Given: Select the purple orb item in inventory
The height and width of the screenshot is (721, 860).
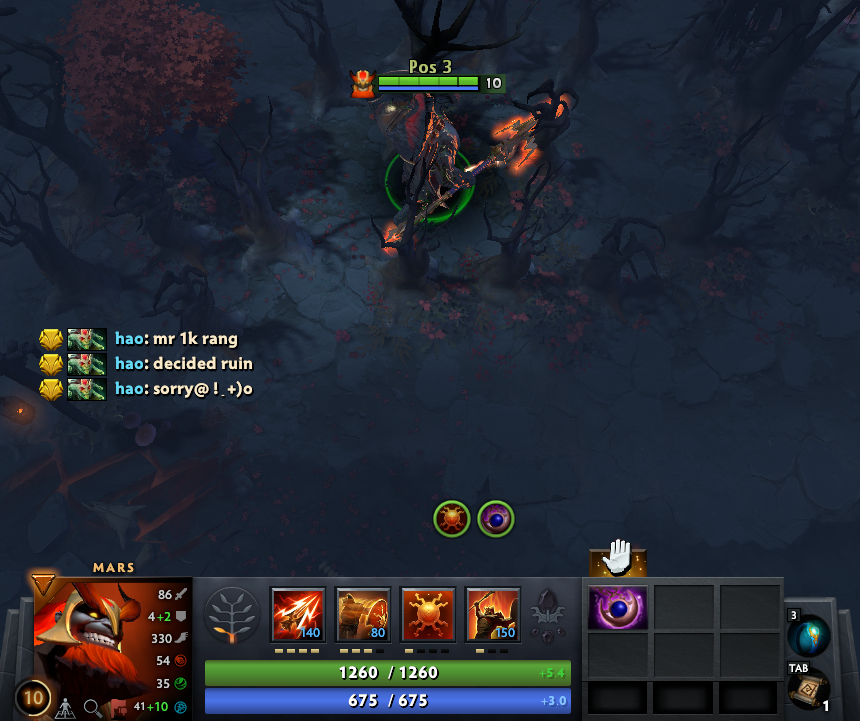Looking at the screenshot, I should point(617,607).
